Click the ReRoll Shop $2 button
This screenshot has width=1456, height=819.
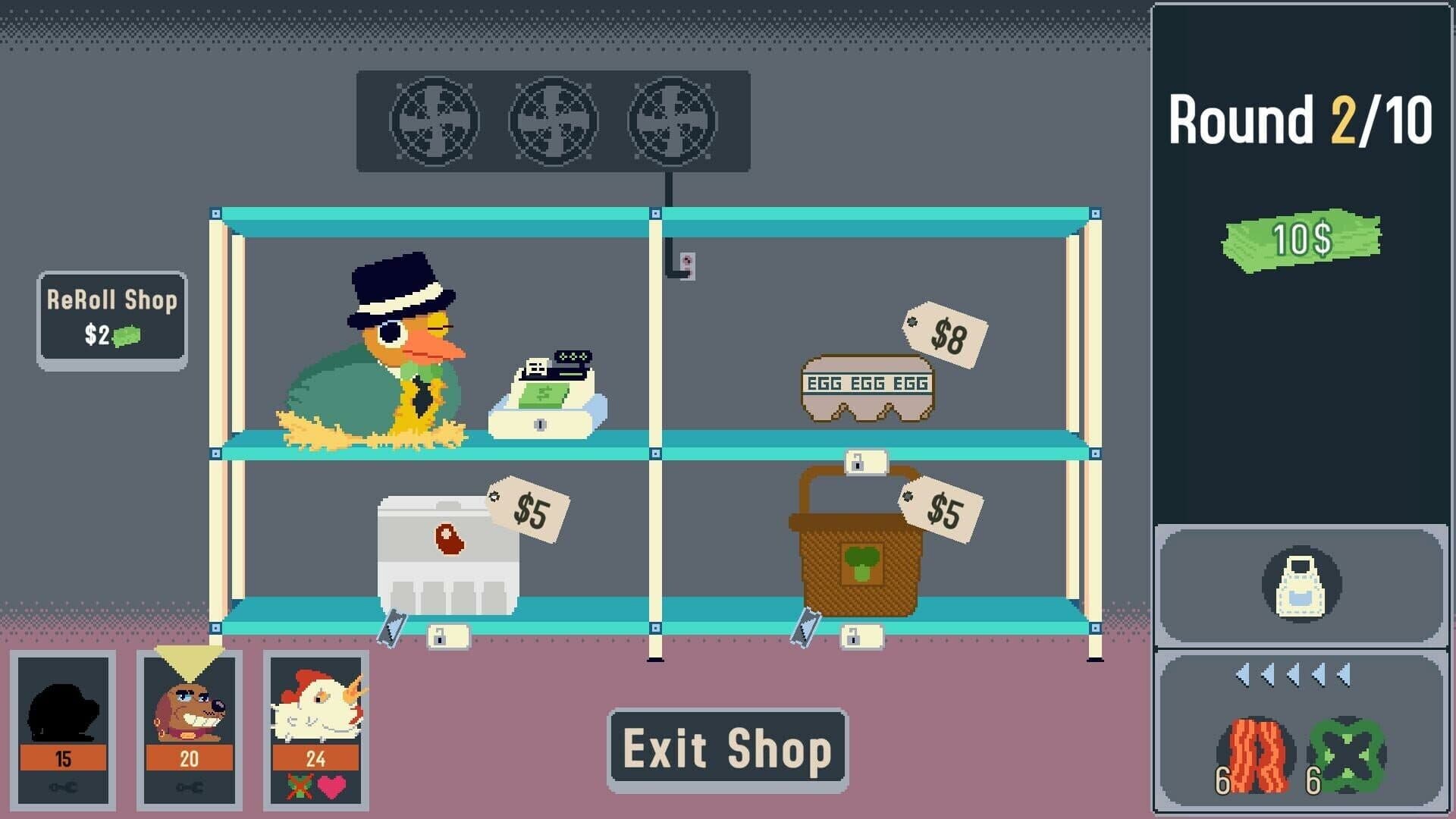(111, 316)
